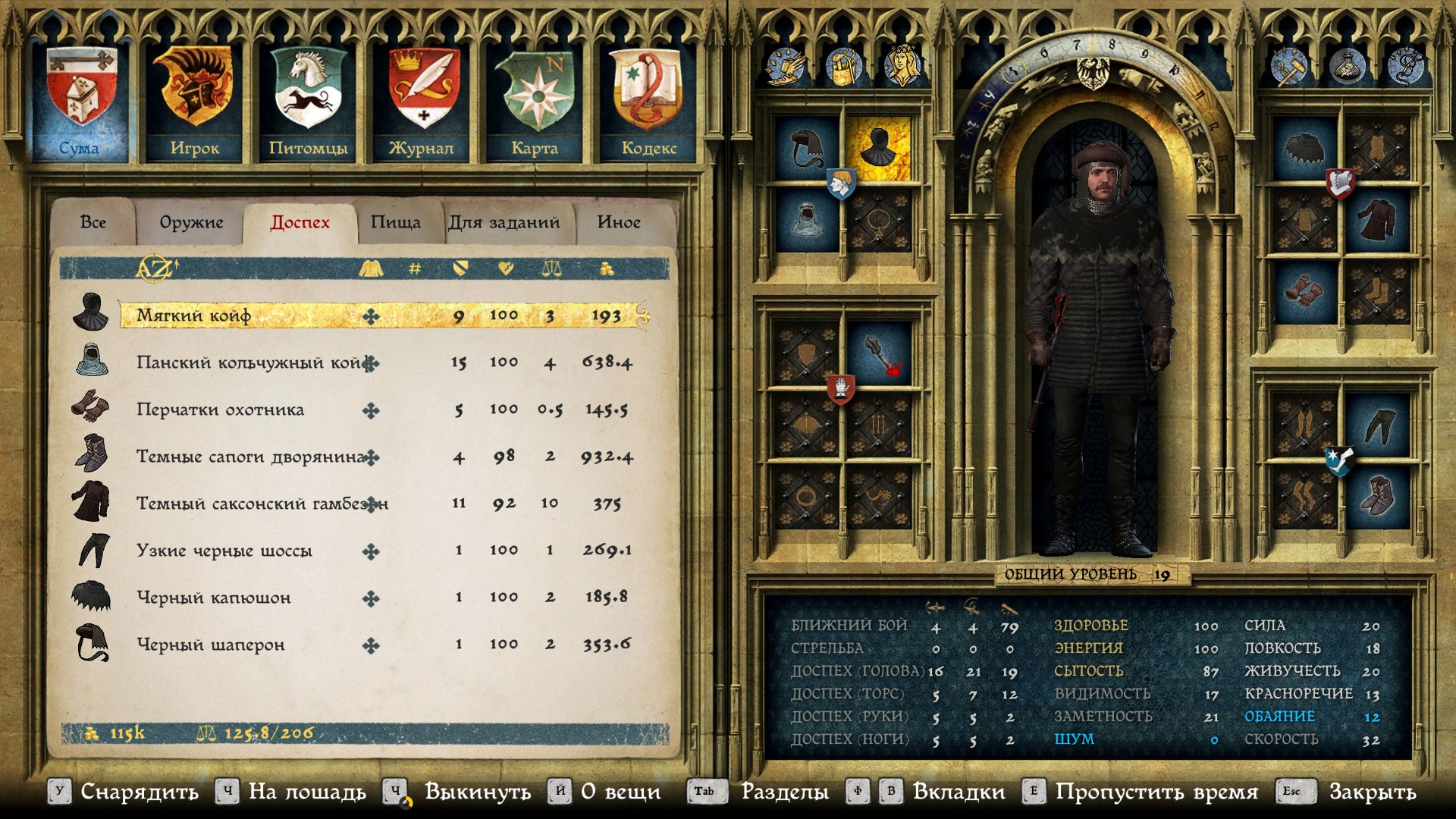Show the Иное items tab
This screenshot has height=819, width=1456.
[x=619, y=222]
